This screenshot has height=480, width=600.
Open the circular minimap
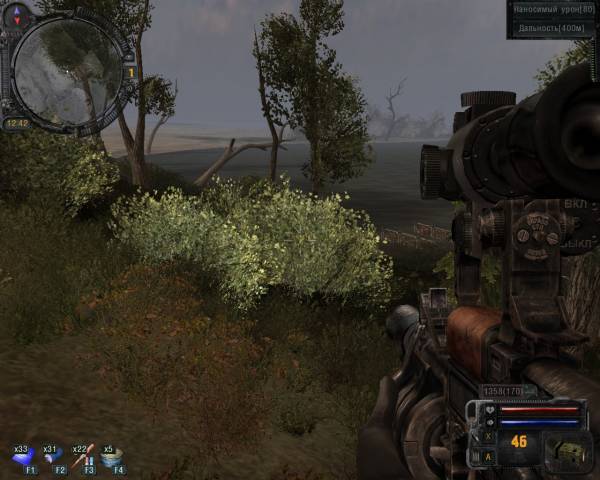tap(66, 66)
